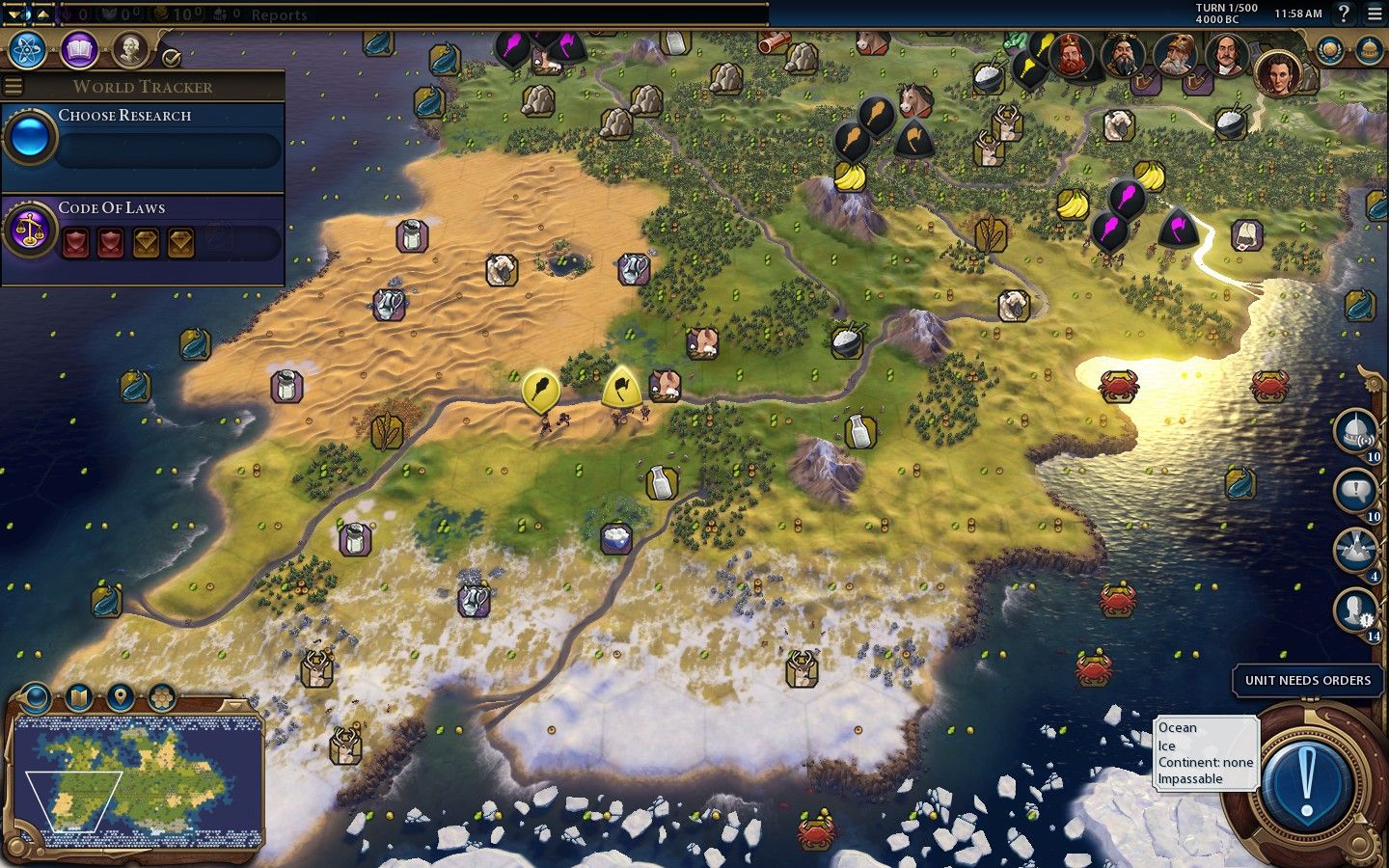This screenshot has height=868, width=1389.
Task: Toggle the hex grid minimap button
Action: pos(161,696)
